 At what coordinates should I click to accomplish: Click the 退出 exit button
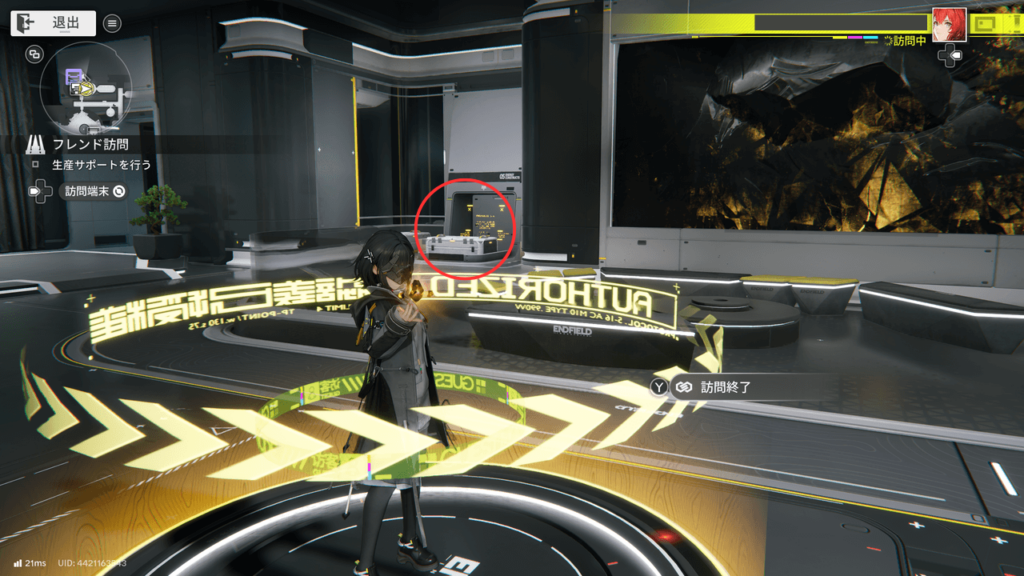point(54,23)
